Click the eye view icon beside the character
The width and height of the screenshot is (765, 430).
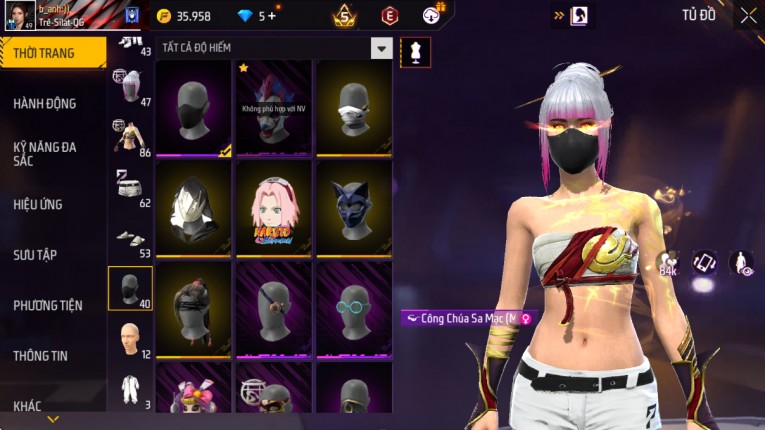(741, 263)
